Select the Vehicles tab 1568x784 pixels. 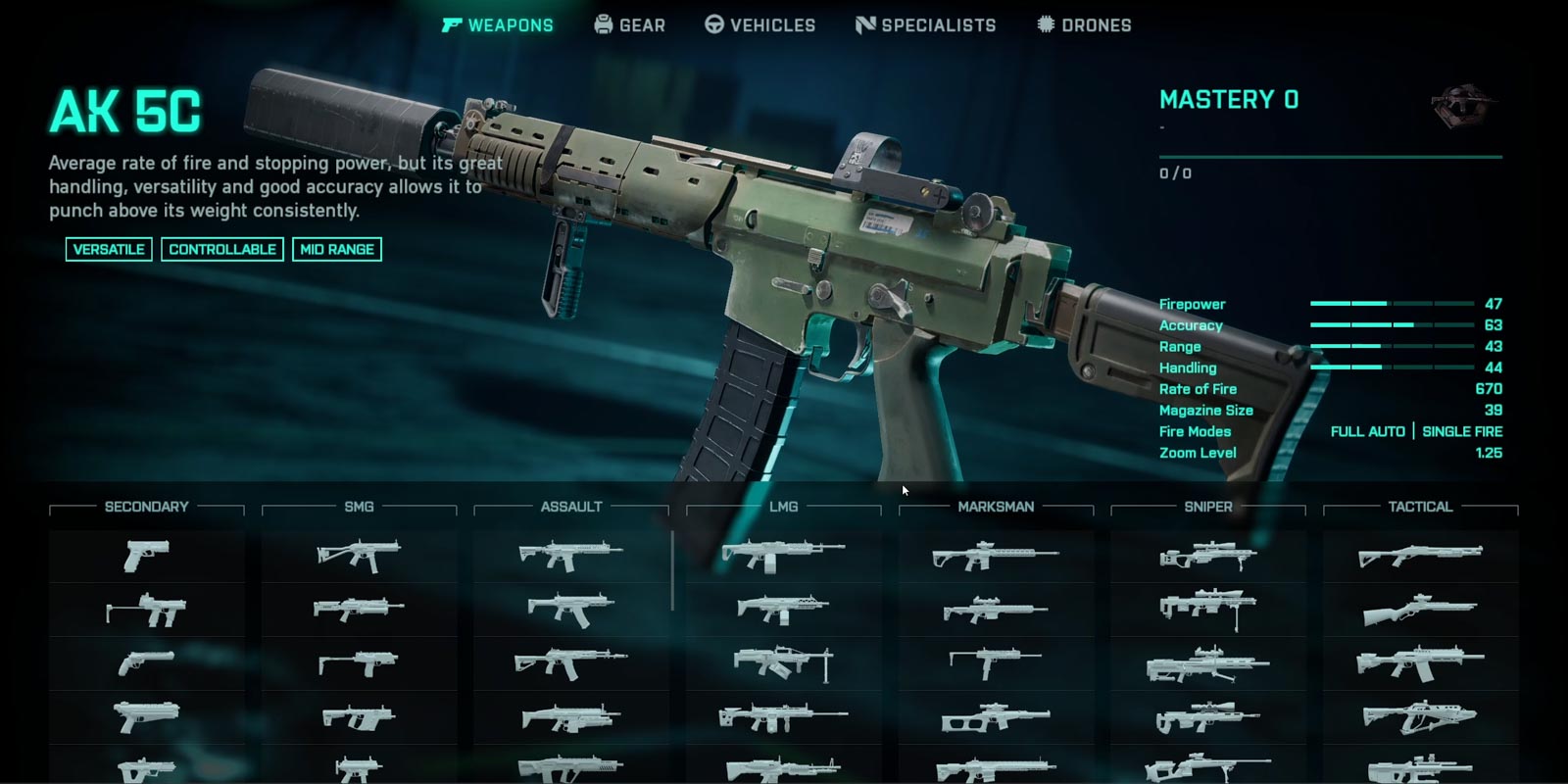(x=760, y=25)
